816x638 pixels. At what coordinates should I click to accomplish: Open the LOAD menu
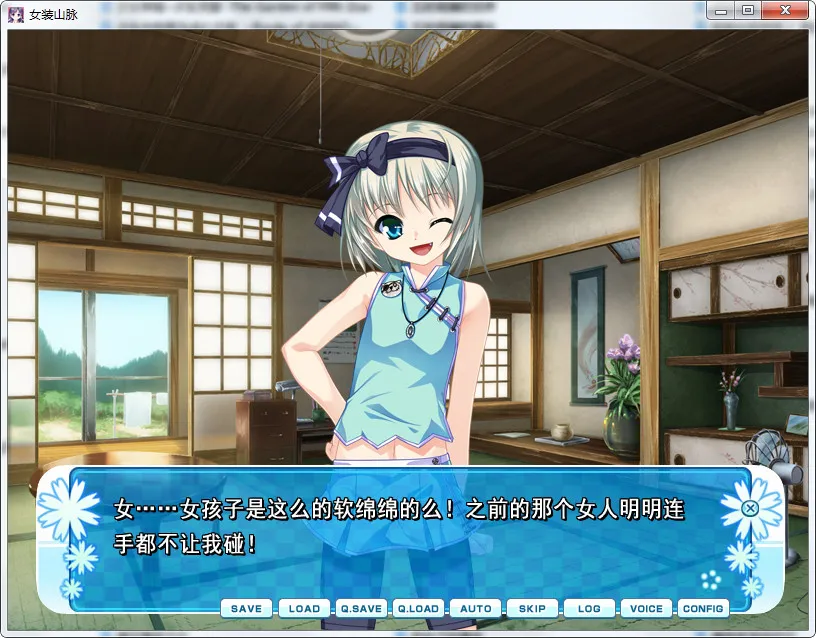304,608
